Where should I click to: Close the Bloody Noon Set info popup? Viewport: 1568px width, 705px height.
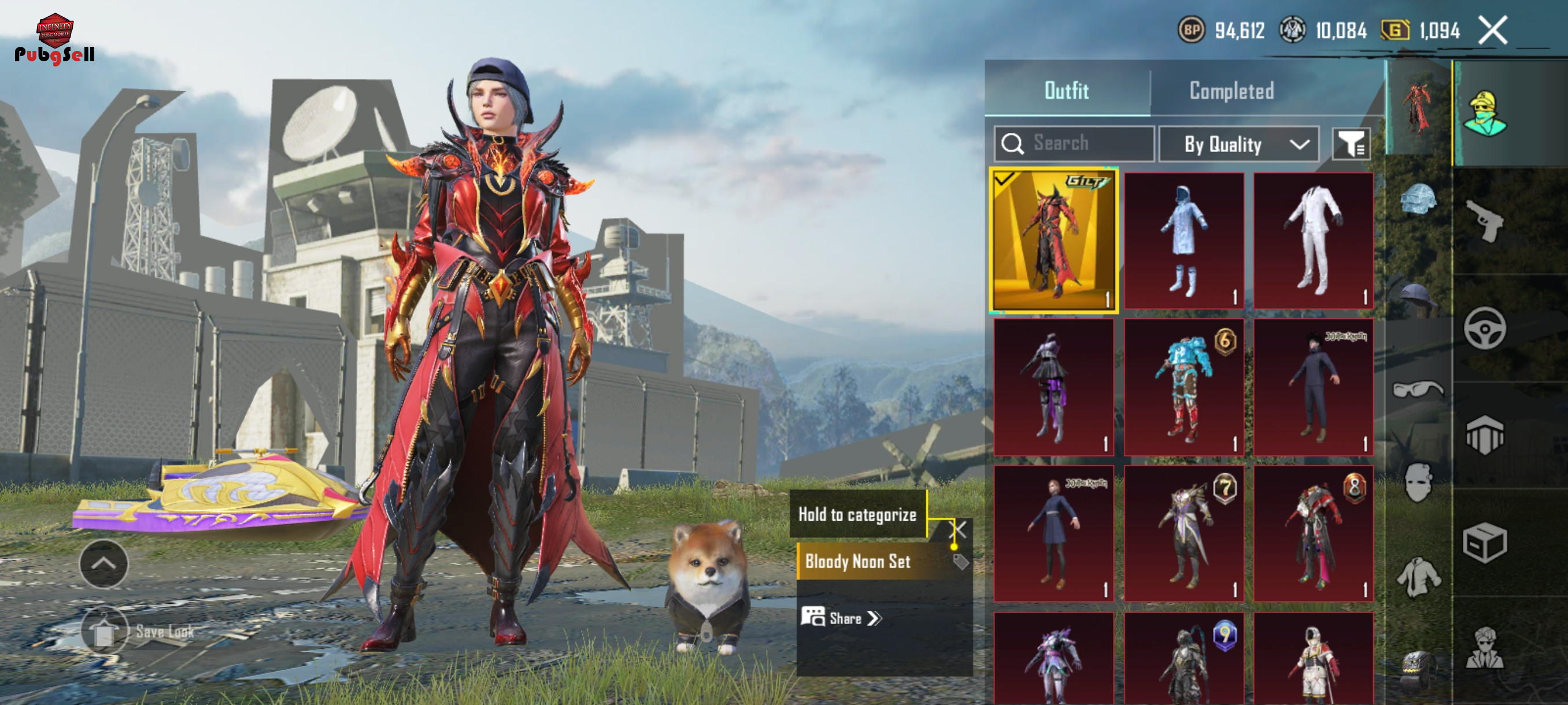point(957,529)
